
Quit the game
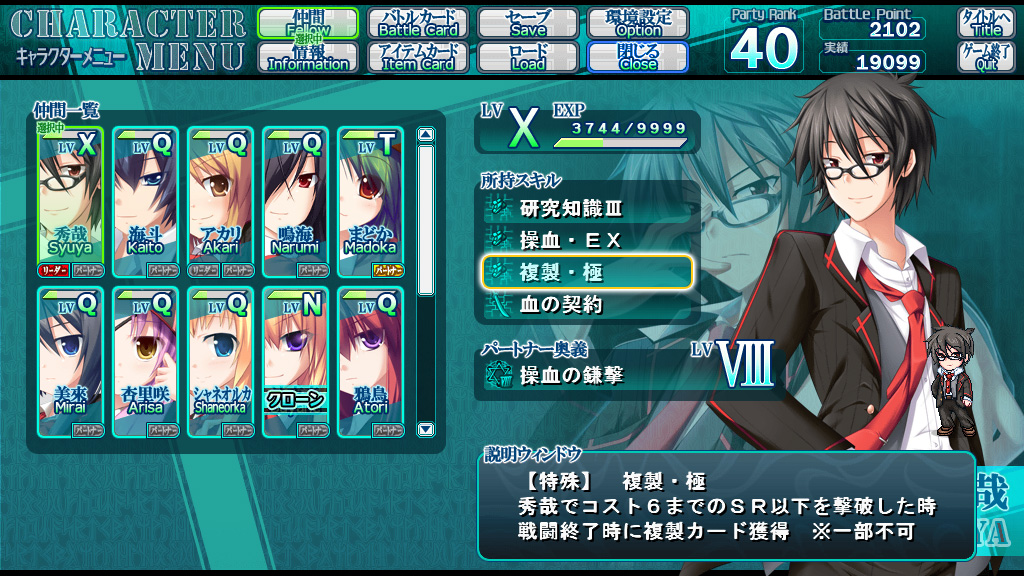point(986,57)
